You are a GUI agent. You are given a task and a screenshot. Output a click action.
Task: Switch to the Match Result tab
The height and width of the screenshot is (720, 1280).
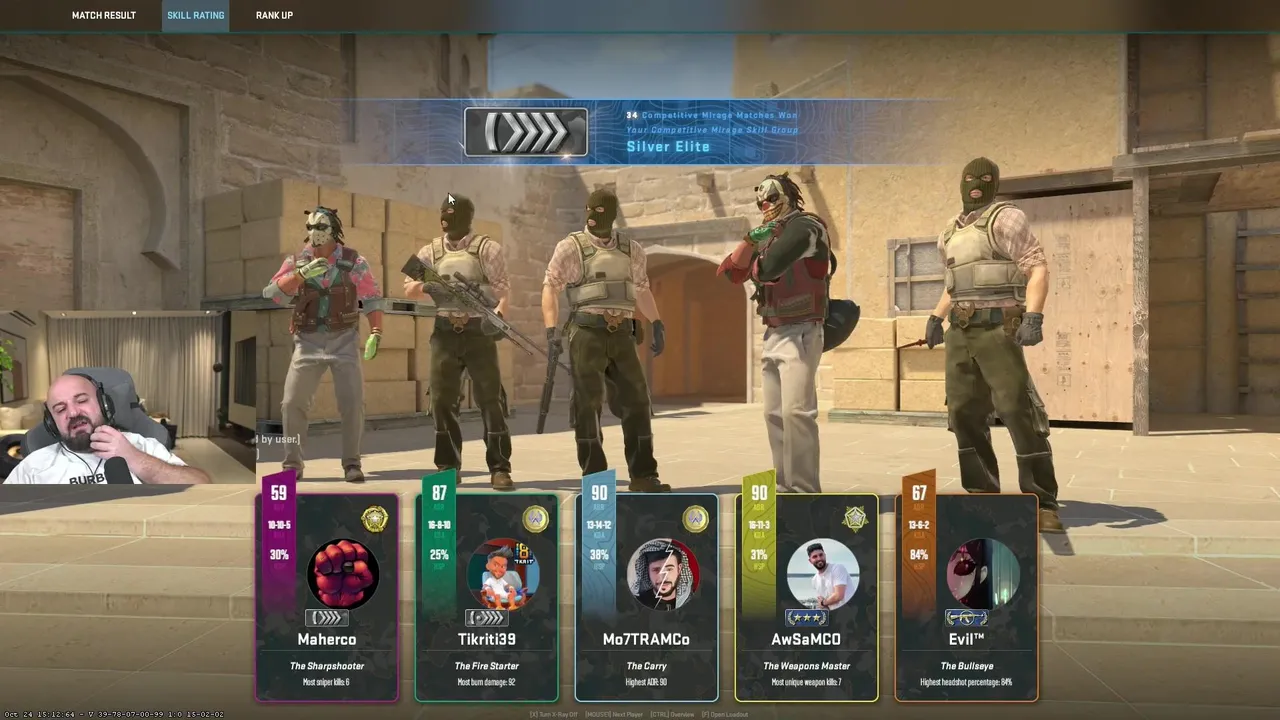click(x=103, y=15)
